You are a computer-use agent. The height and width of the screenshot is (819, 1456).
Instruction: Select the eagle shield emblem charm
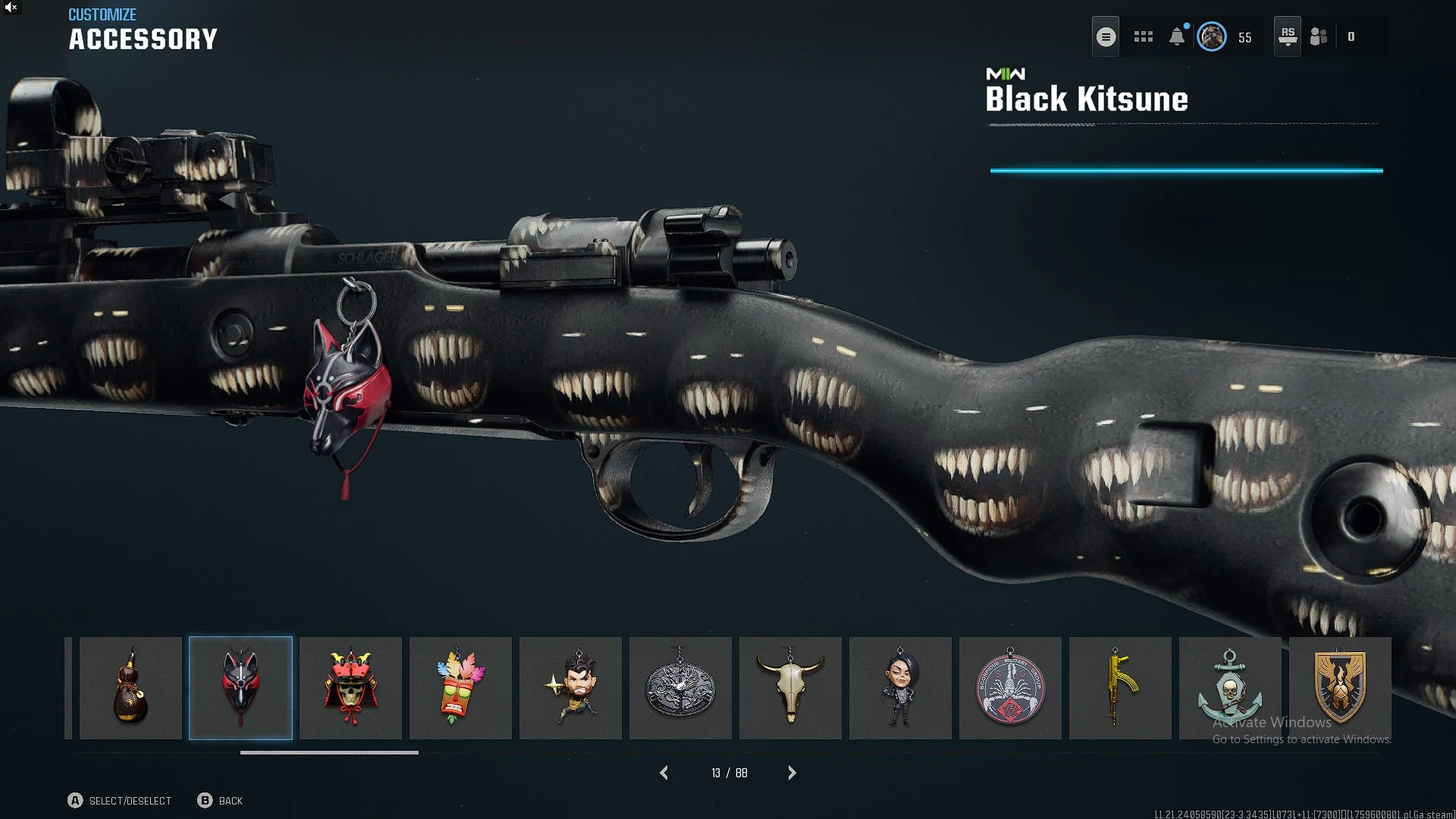point(1340,688)
